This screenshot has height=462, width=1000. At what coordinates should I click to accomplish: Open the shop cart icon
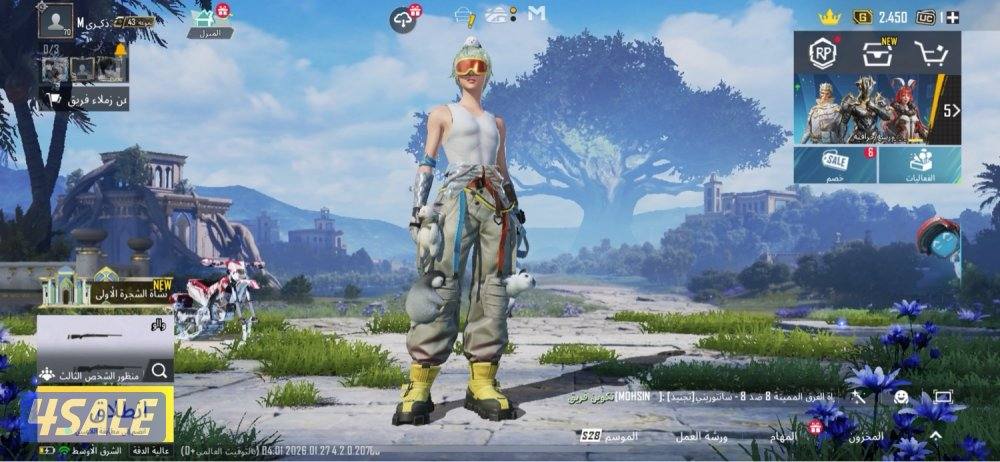[931, 54]
